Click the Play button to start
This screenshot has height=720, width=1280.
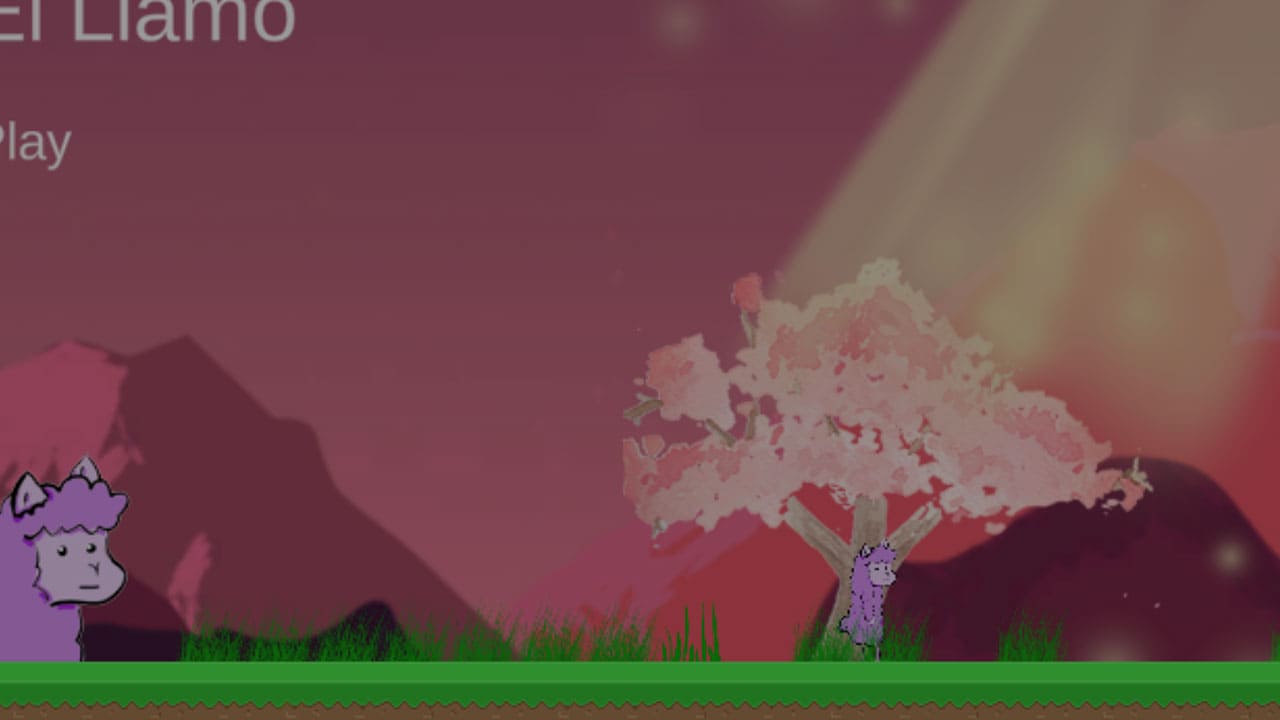tap(34, 140)
